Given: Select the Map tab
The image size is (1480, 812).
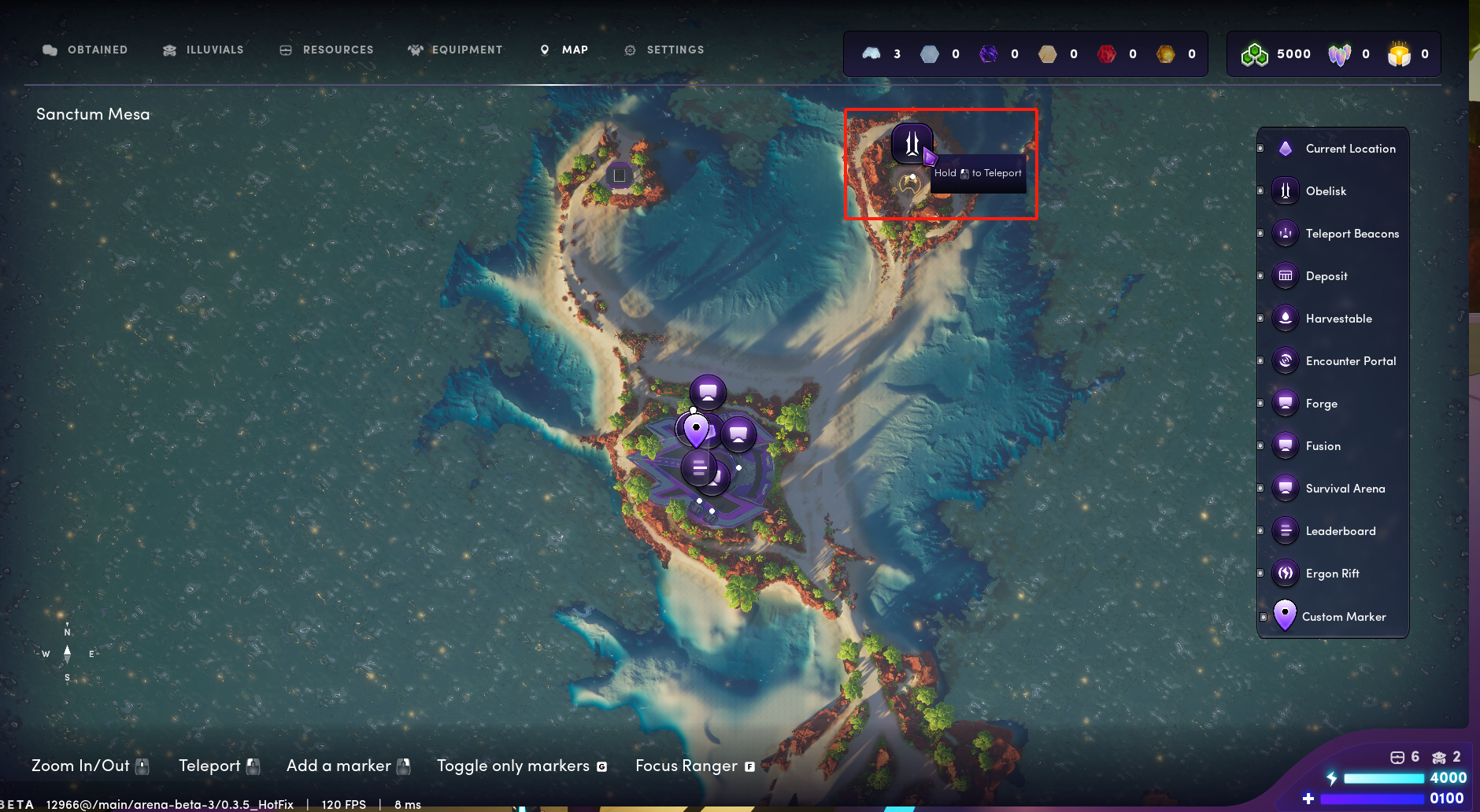Looking at the screenshot, I should click(564, 50).
